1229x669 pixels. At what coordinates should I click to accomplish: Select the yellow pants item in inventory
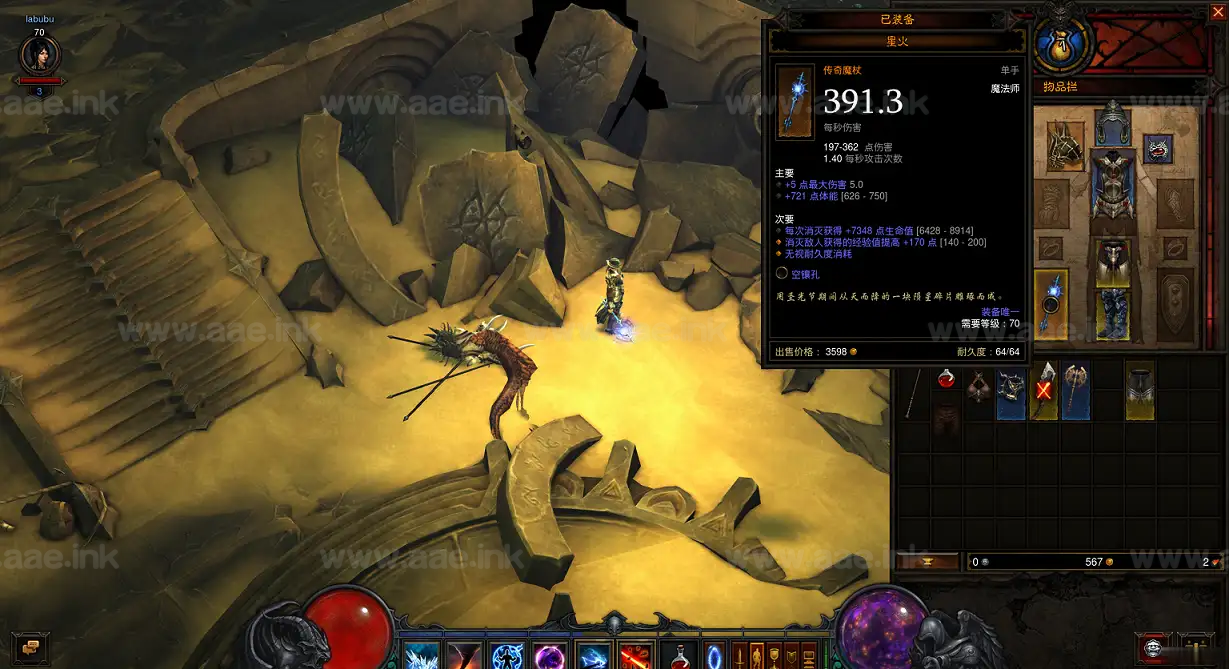[x=1140, y=389]
